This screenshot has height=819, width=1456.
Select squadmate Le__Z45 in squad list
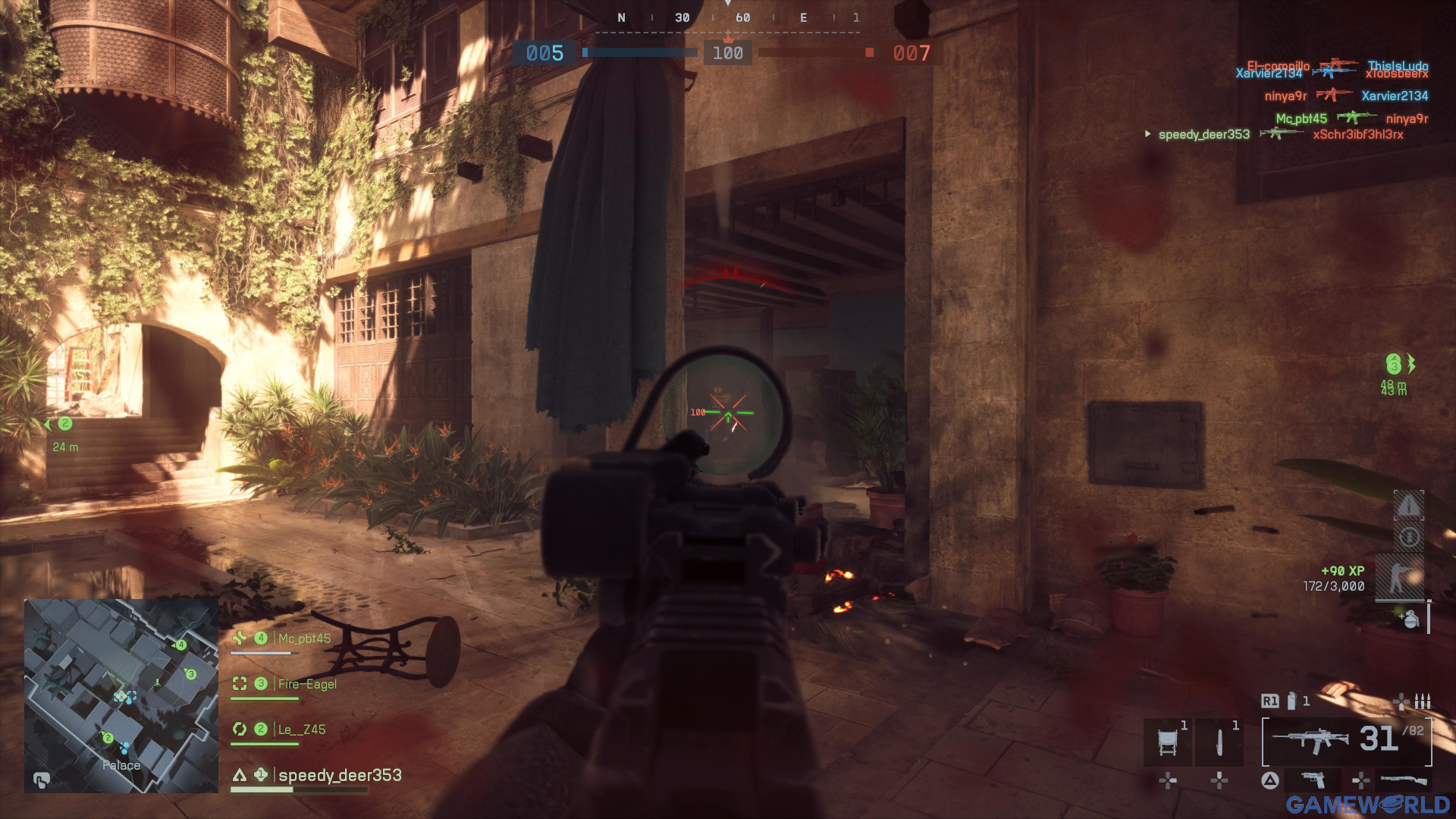[x=301, y=730]
